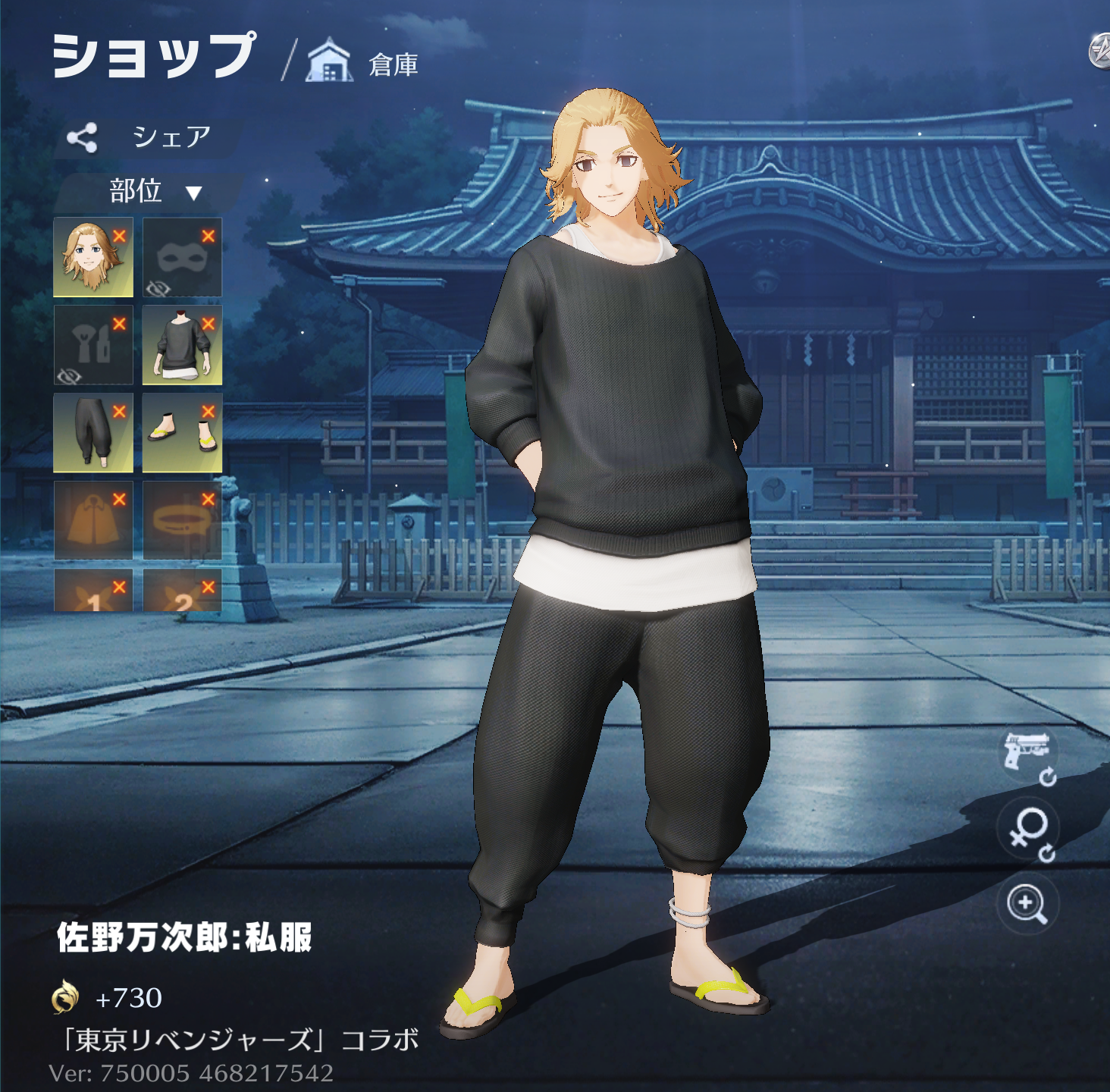Switch character gender preview
1110x1092 pixels.
click(1028, 830)
